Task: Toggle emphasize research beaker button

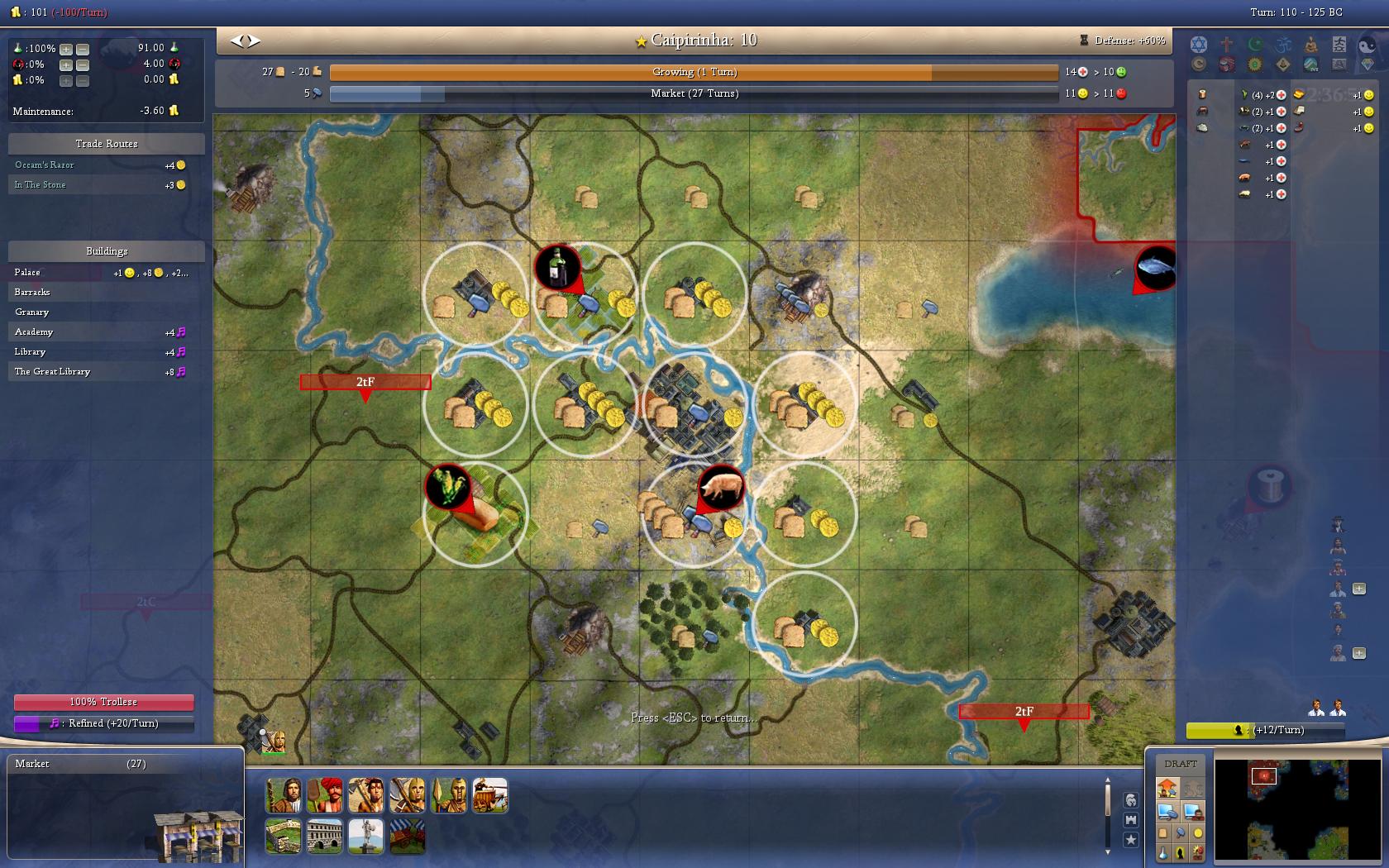Action: coord(1163,852)
